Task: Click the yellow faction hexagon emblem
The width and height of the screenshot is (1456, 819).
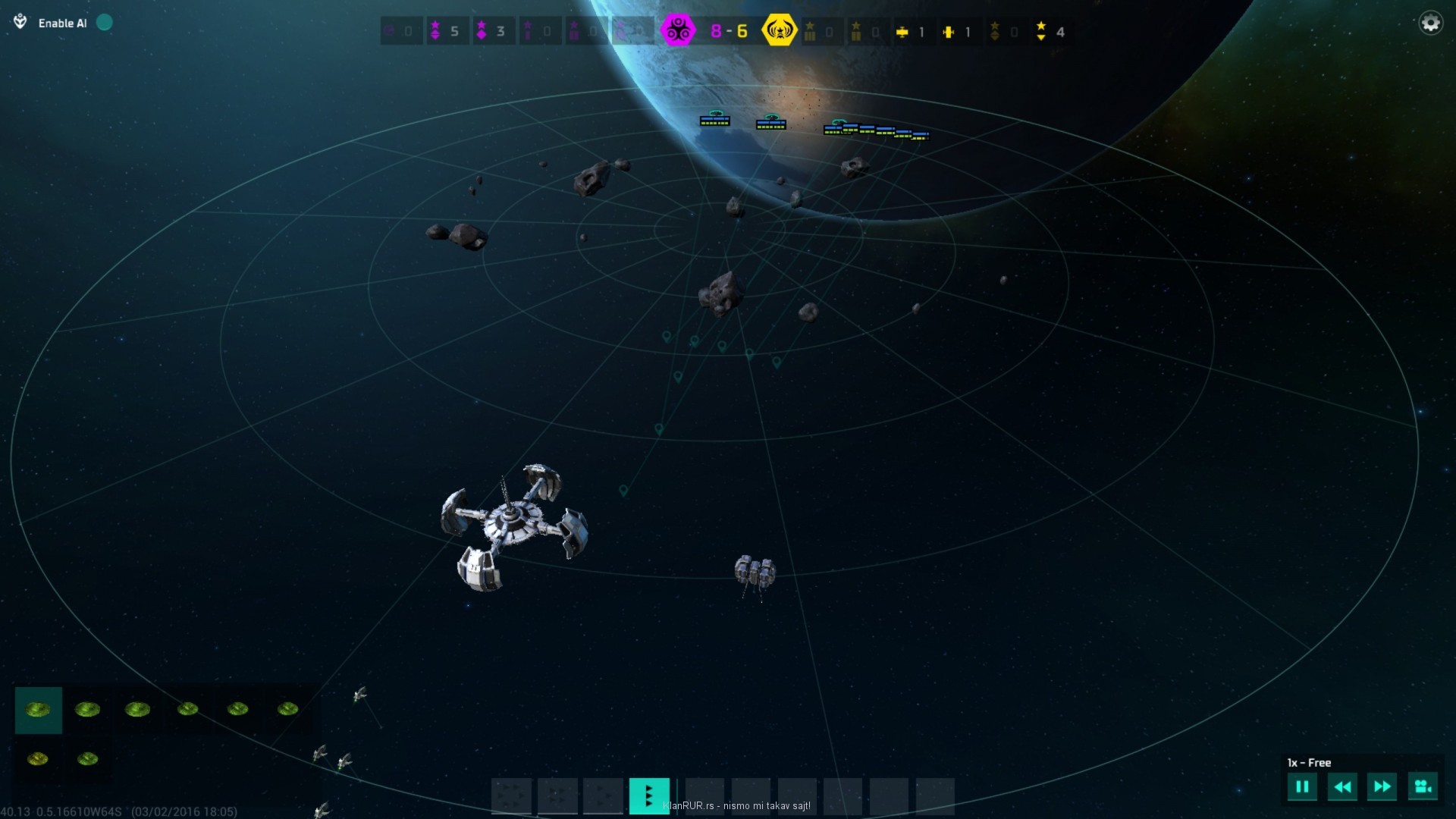Action: [780, 31]
